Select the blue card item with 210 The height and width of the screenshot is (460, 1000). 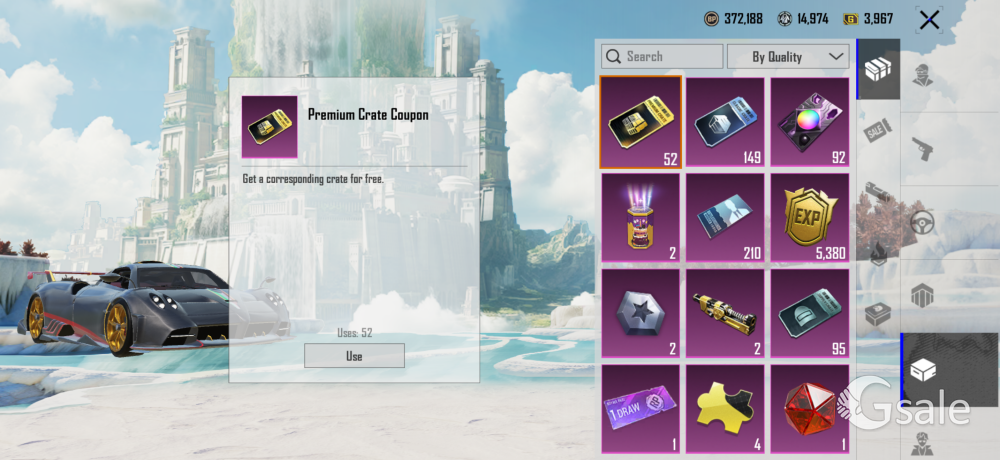click(x=725, y=218)
